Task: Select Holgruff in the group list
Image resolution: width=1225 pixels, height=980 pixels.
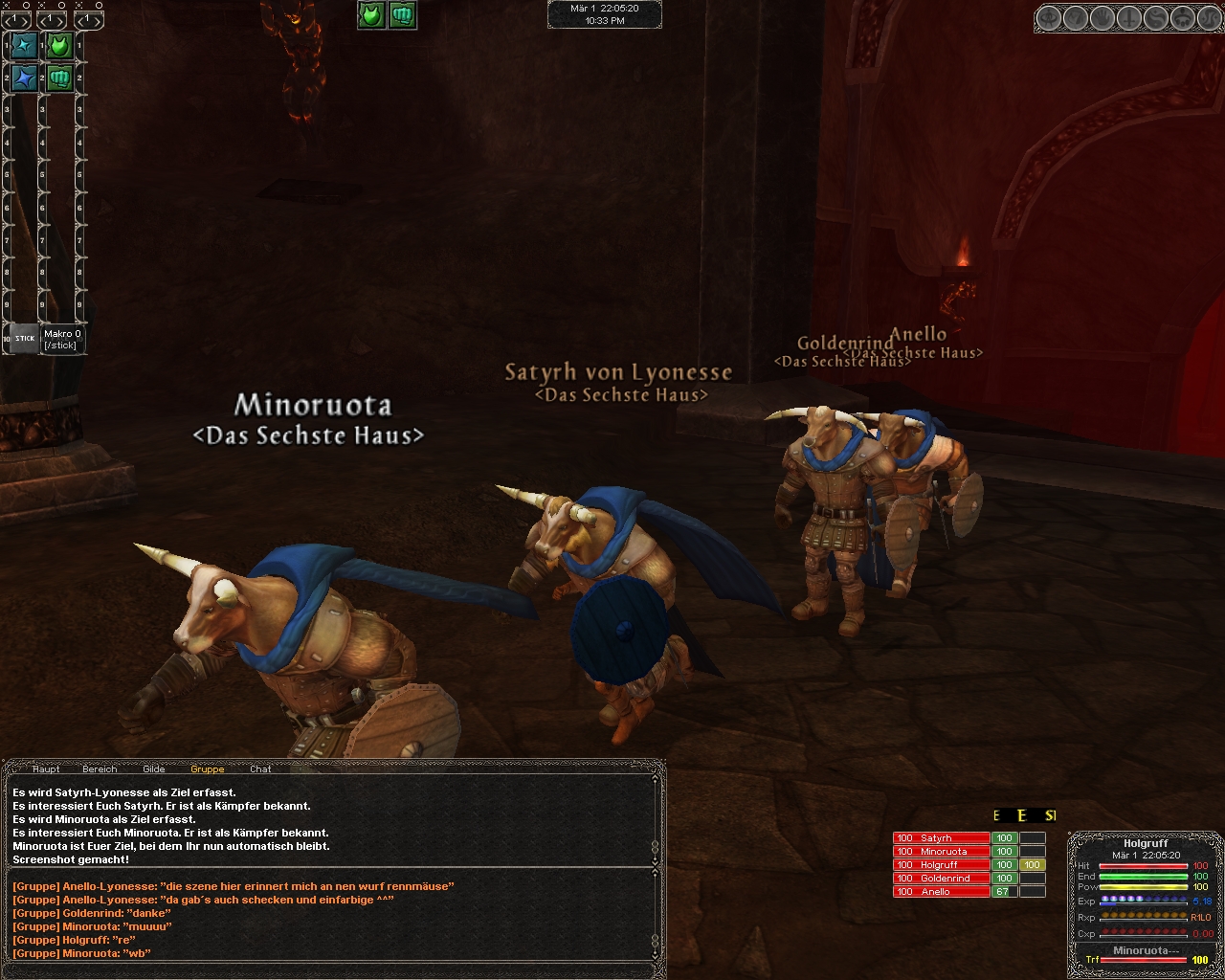Action: point(941,865)
